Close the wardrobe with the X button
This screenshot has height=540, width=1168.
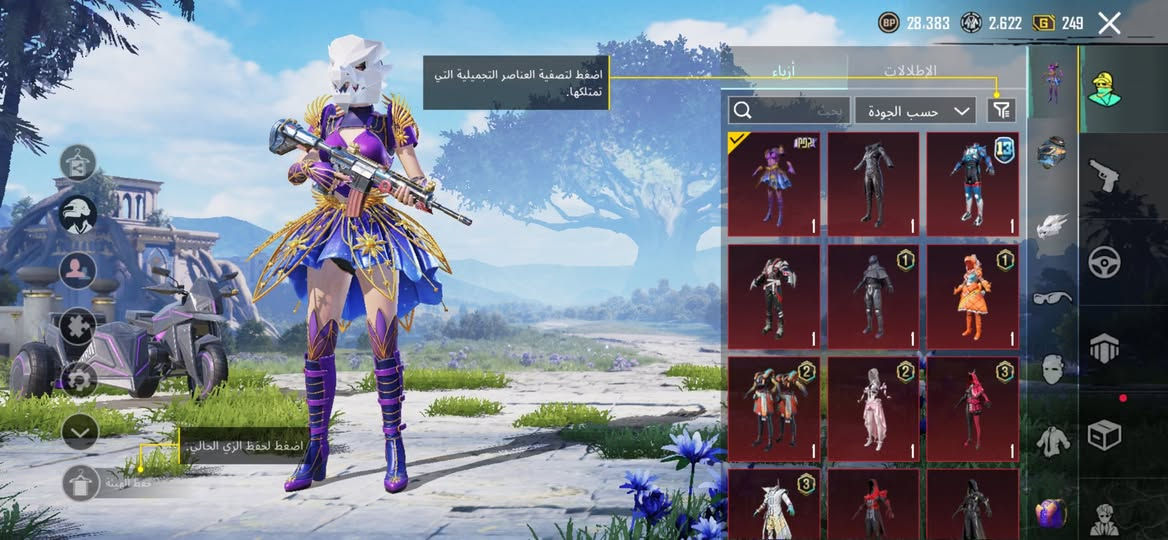tap(1109, 23)
